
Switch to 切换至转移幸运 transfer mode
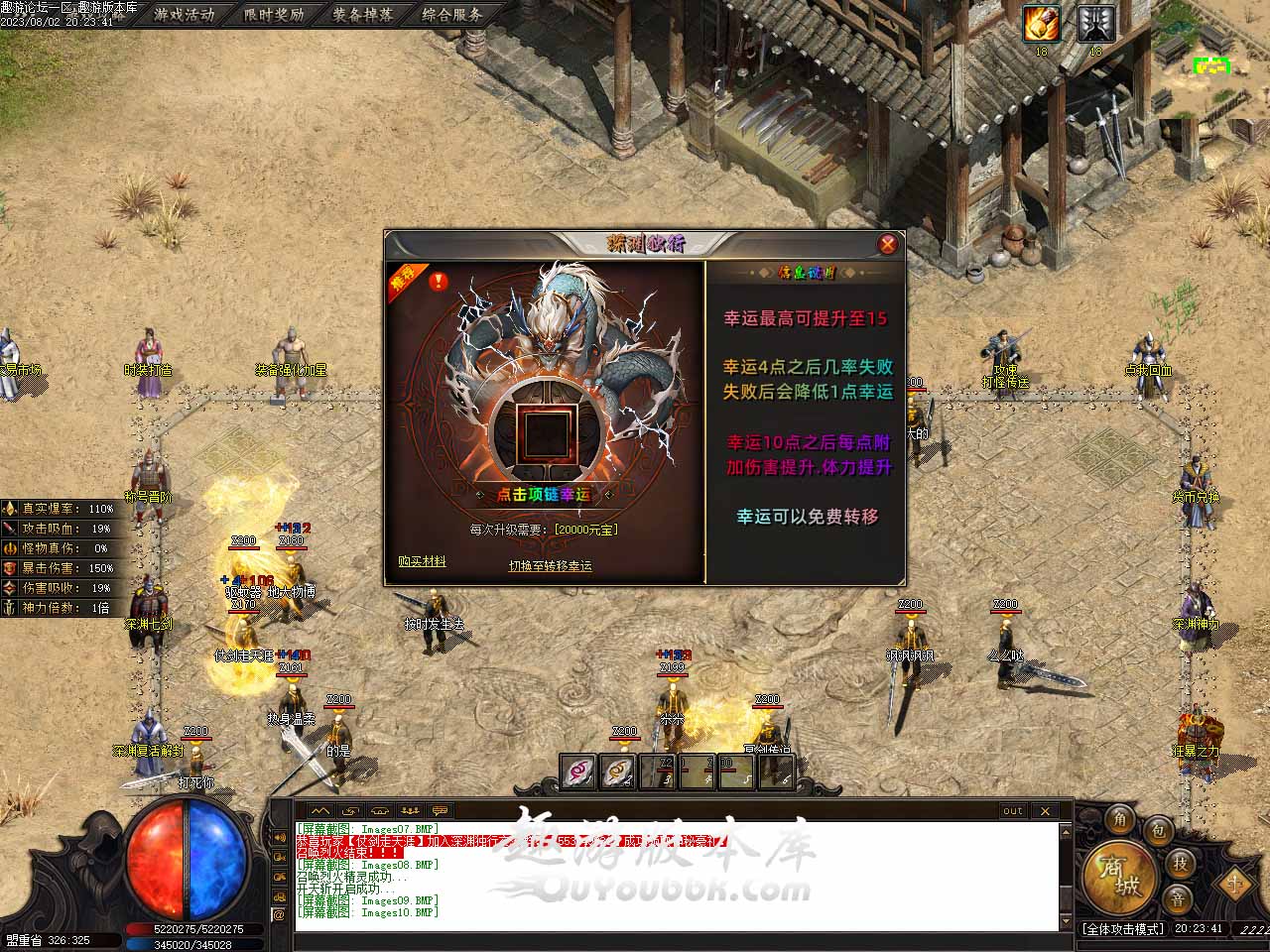(x=550, y=565)
